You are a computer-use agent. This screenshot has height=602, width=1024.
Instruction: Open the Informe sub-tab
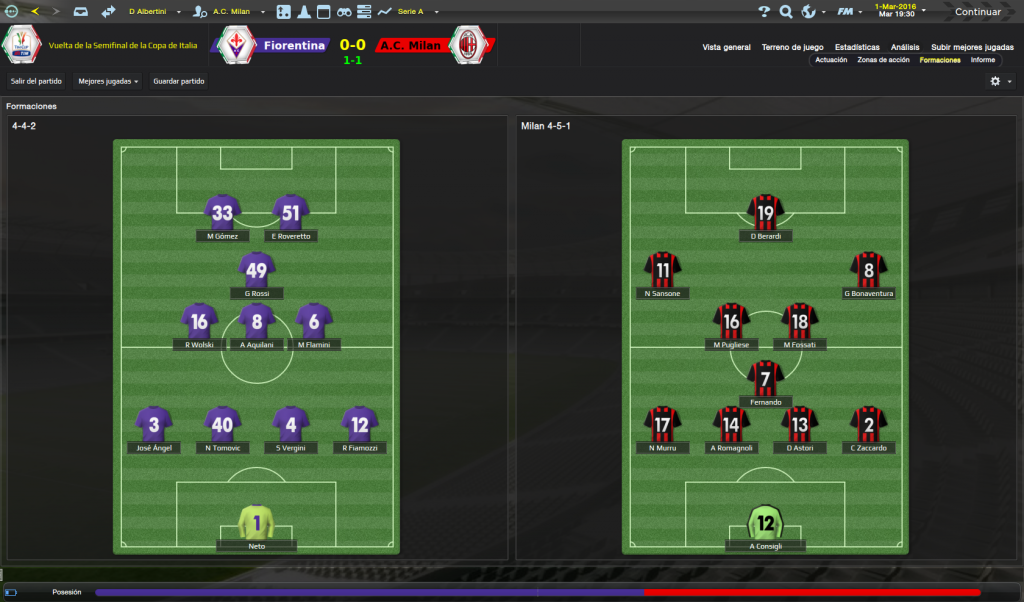pyautogui.click(x=983, y=60)
